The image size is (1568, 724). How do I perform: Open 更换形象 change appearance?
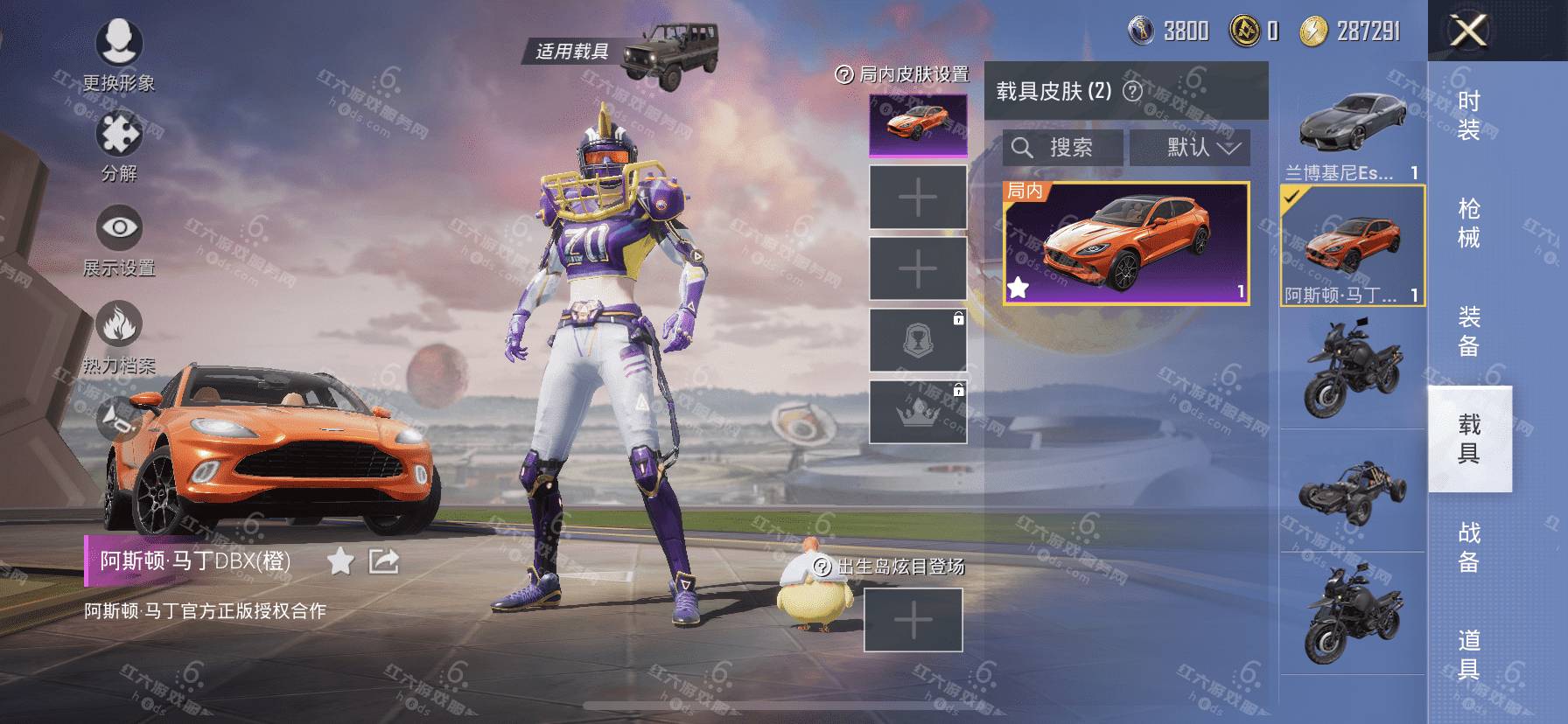pos(119,52)
